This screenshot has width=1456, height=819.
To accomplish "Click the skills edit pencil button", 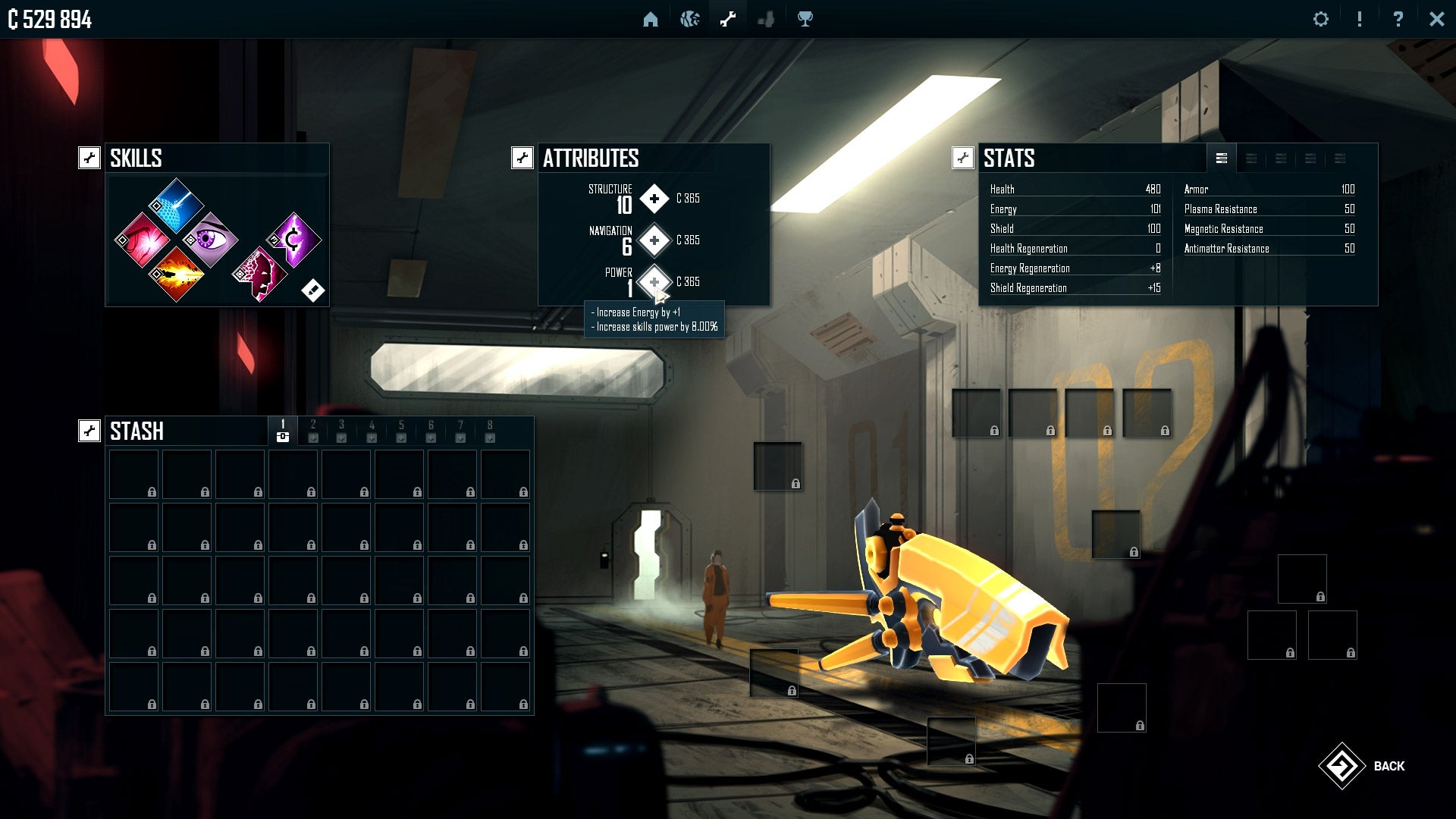I will click(x=312, y=290).
